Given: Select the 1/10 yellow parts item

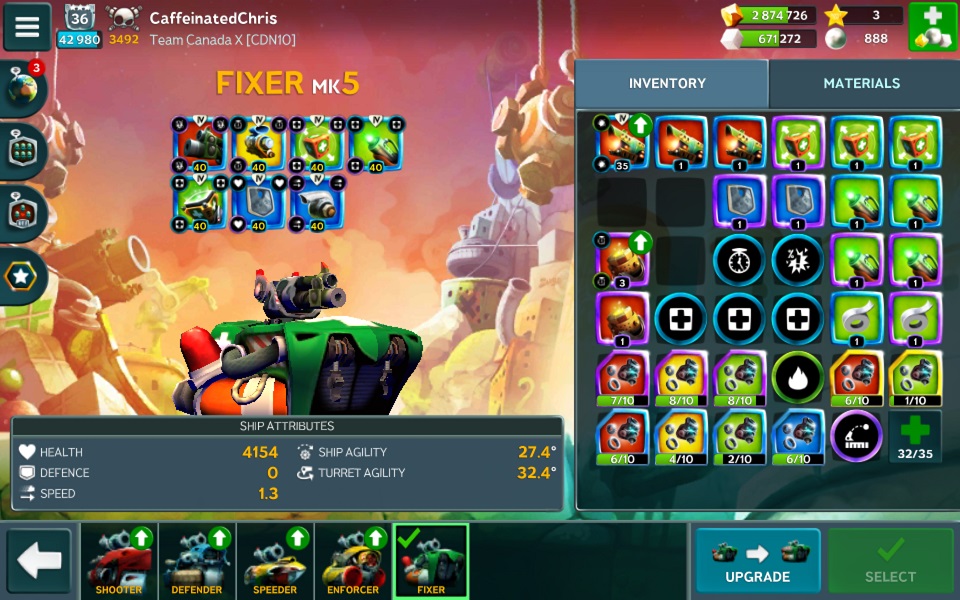Looking at the screenshot, I should click(915, 377).
